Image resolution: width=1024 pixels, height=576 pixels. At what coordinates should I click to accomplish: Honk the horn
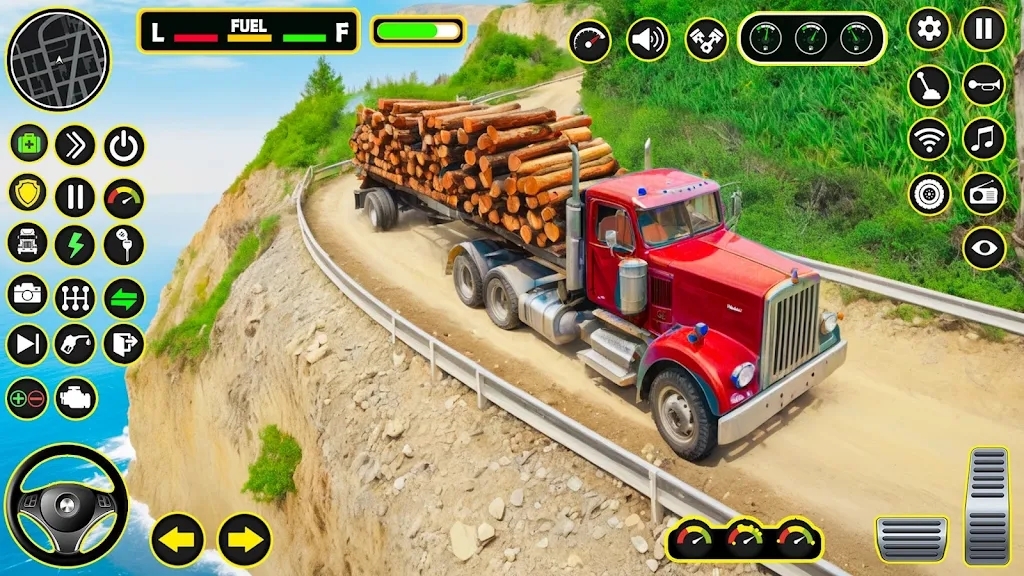coord(984,85)
